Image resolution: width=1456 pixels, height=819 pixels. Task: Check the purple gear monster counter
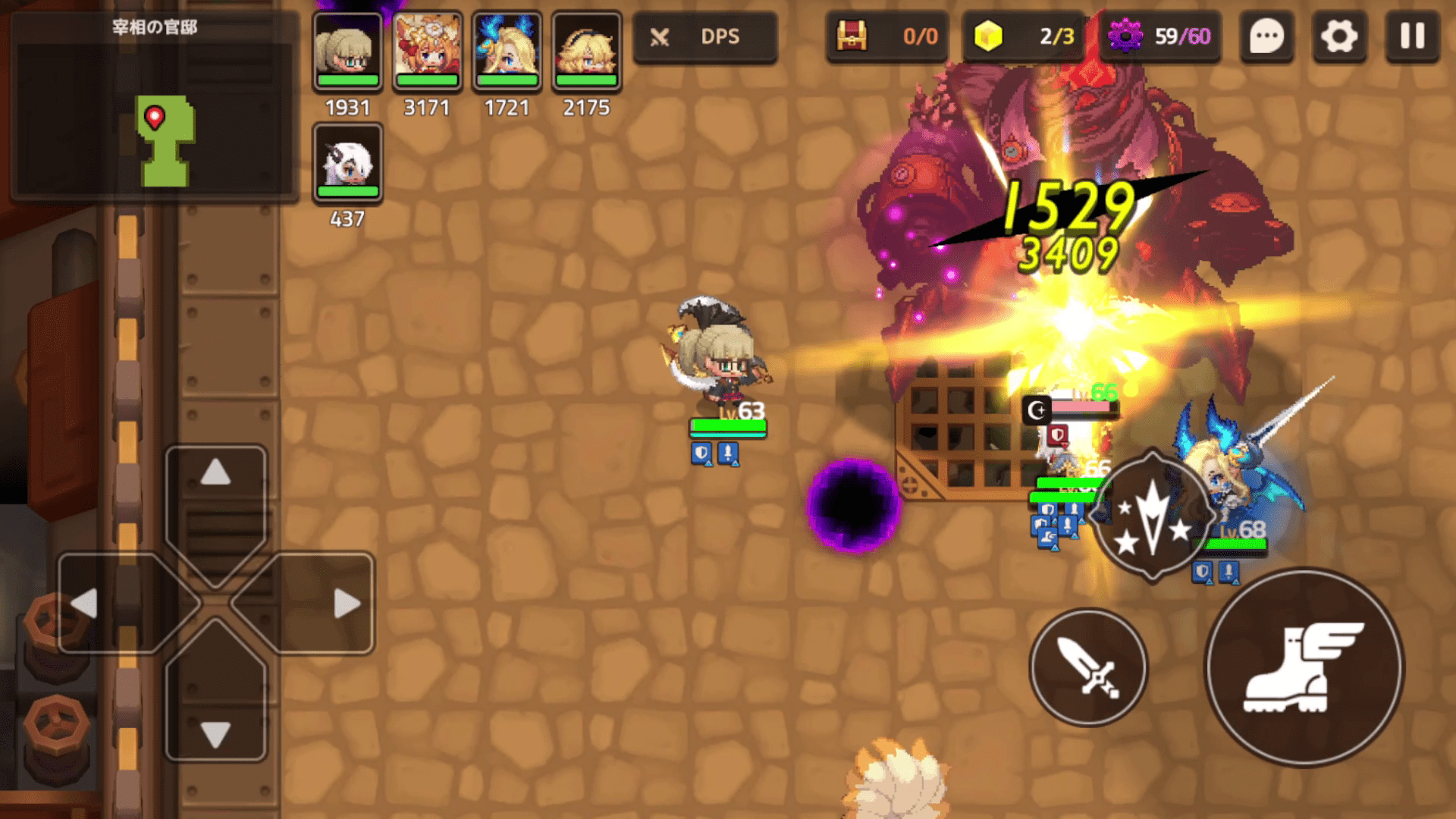[x=1159, y=36]
